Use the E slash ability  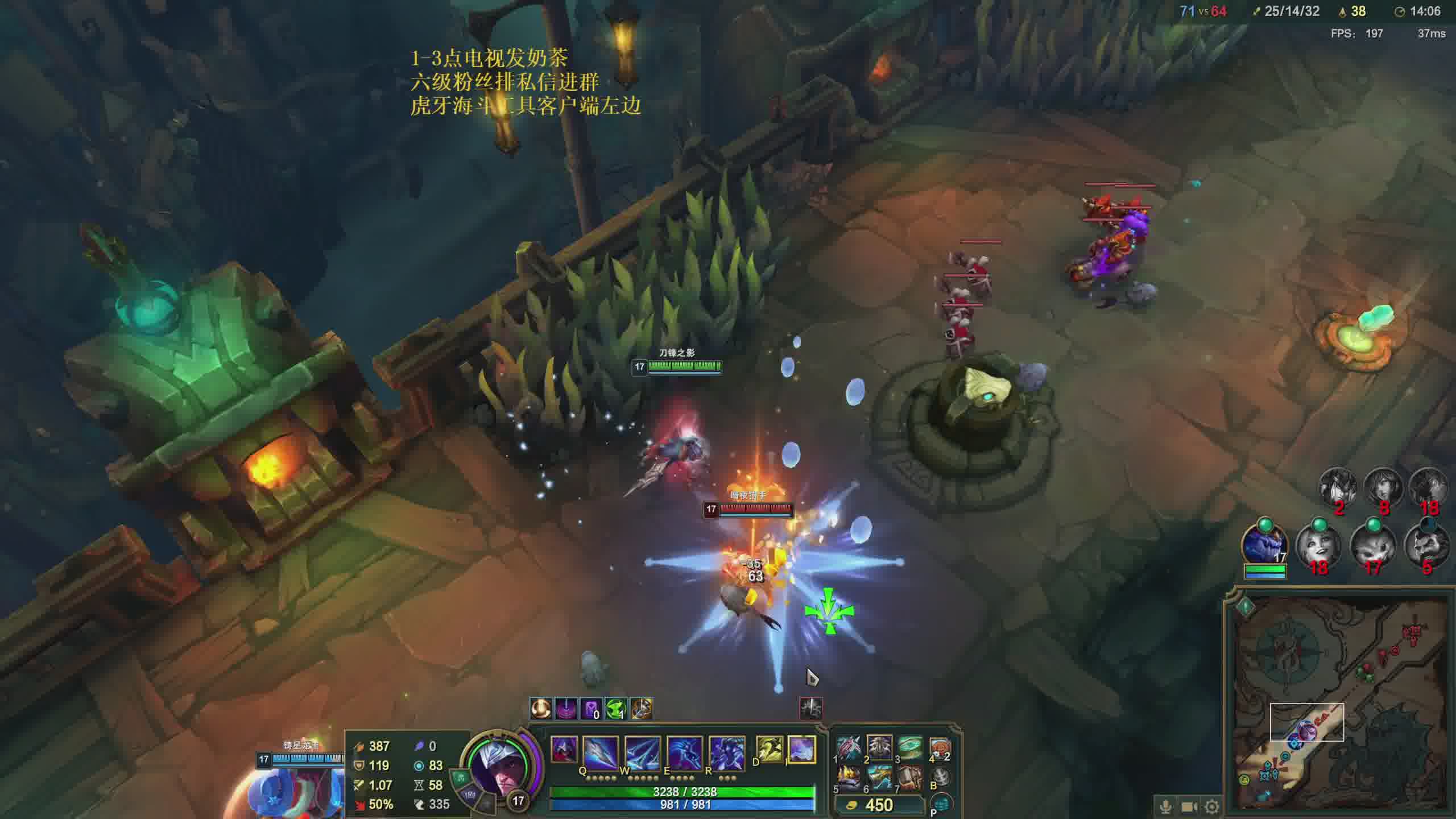click(684, 753)
